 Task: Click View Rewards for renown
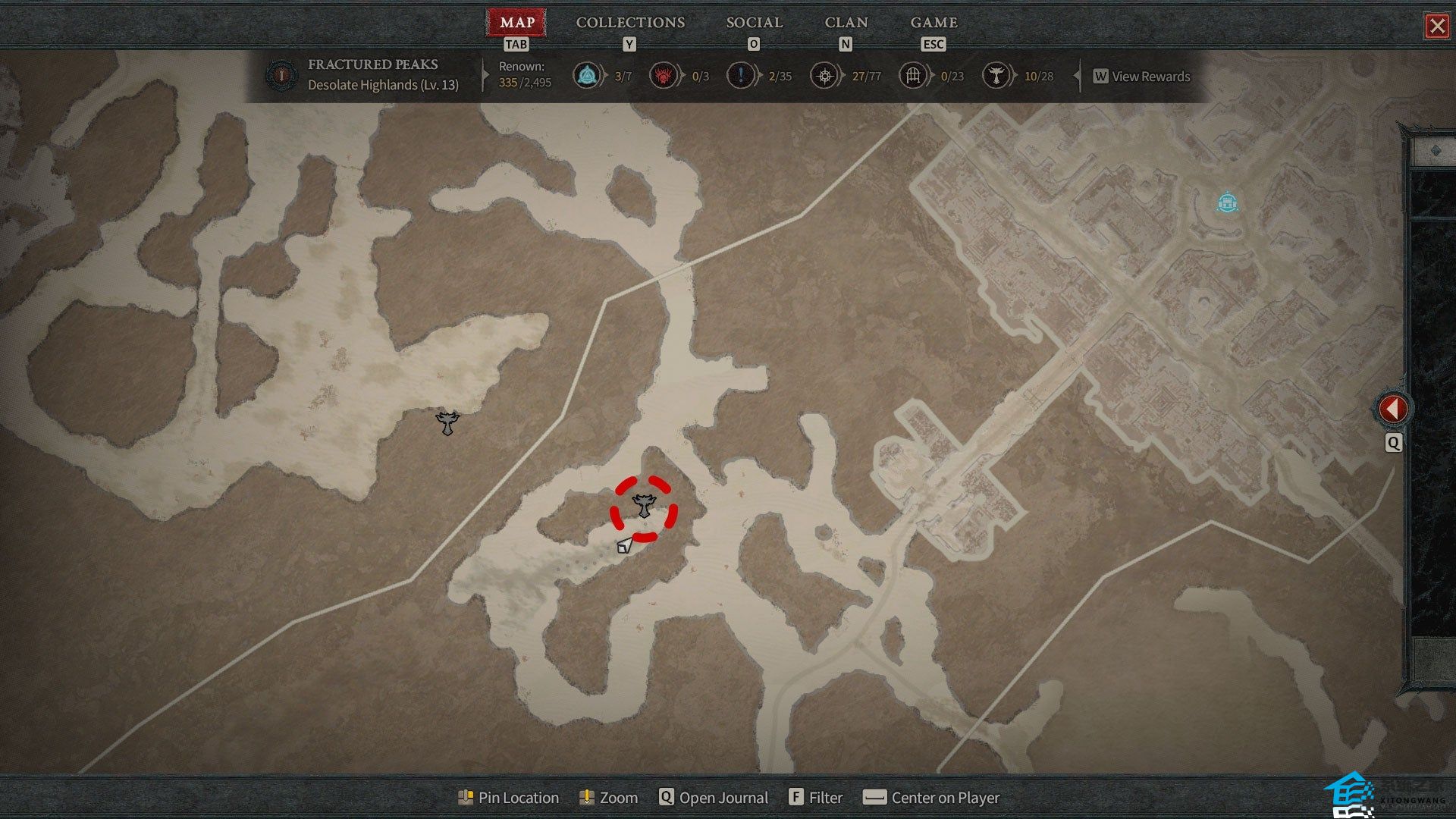1141,77
